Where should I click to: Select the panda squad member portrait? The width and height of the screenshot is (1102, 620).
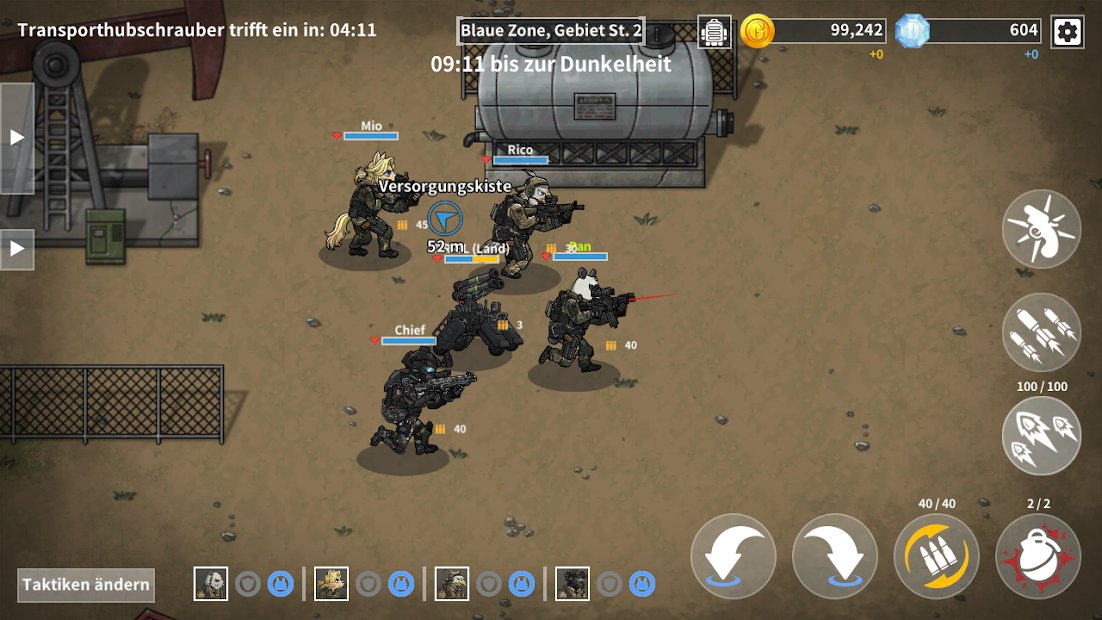pyautogui.click(x=211, y=583)
